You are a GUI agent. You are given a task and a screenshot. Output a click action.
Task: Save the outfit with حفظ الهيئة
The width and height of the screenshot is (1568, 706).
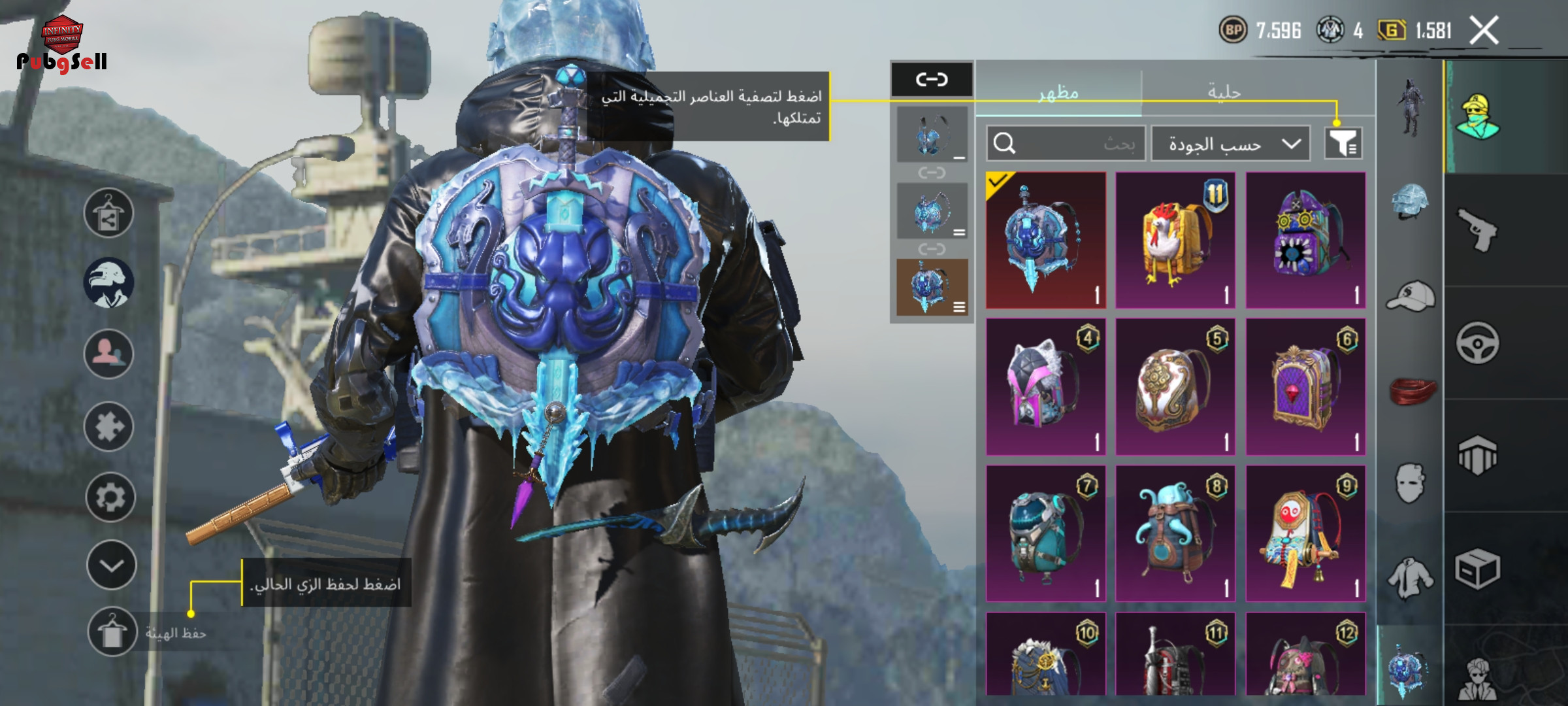112,632
